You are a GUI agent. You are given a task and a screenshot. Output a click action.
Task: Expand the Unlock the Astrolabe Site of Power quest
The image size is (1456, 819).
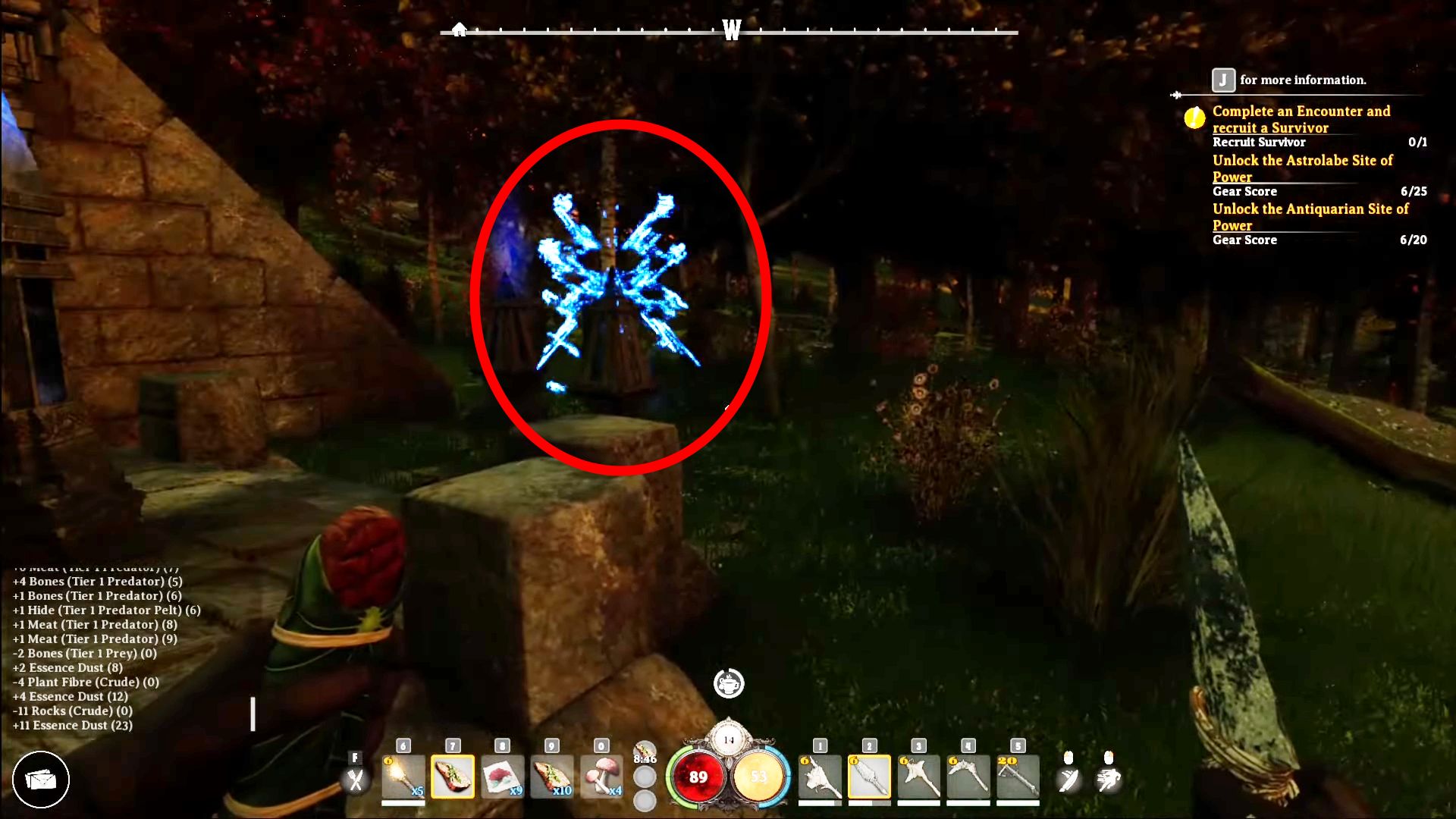pyautogui.click(x=1303, y=168)
